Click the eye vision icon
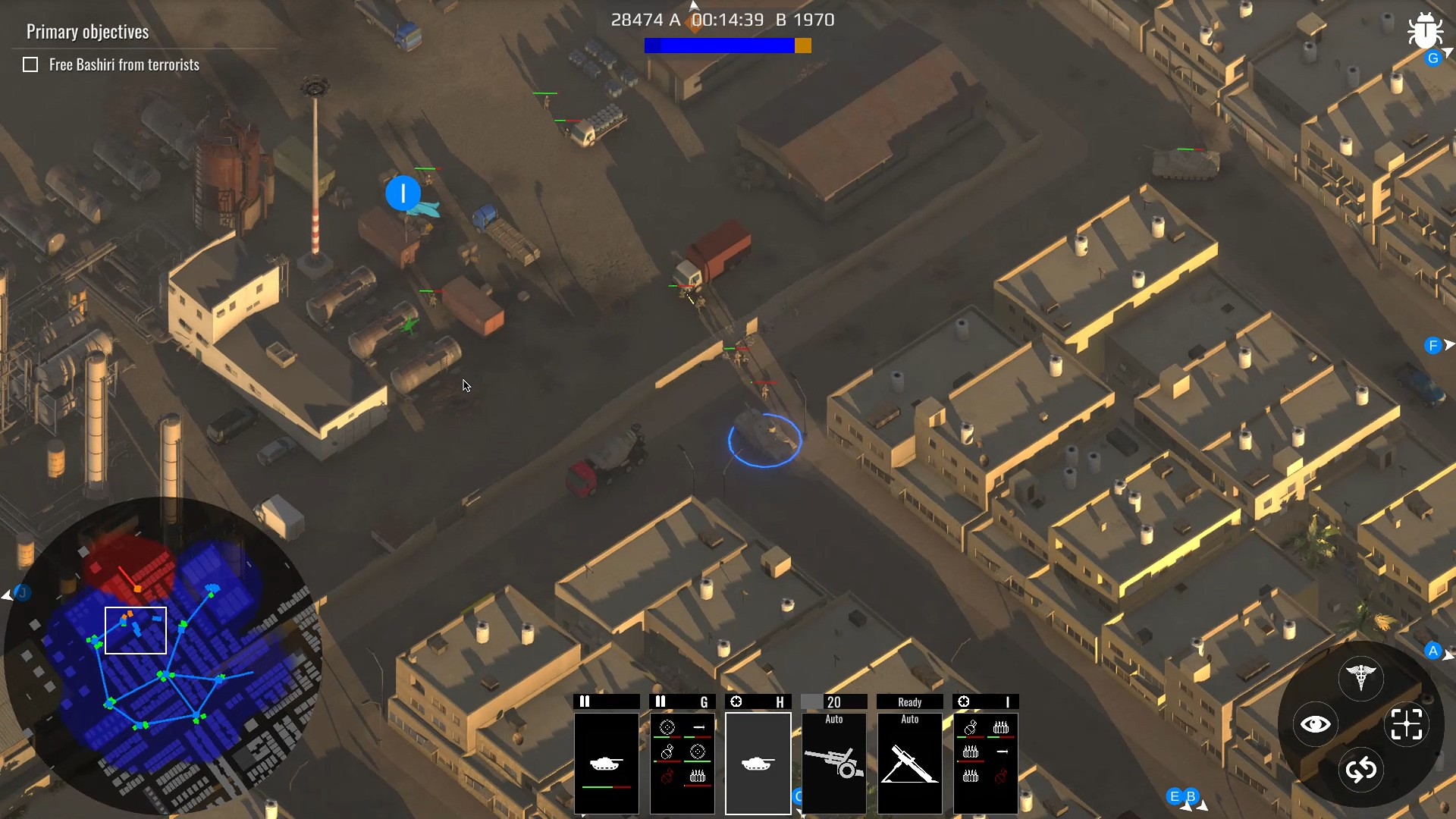The width and height of the screenshot is (1456, 819). pyautogui.click(x=1316, y=724)
